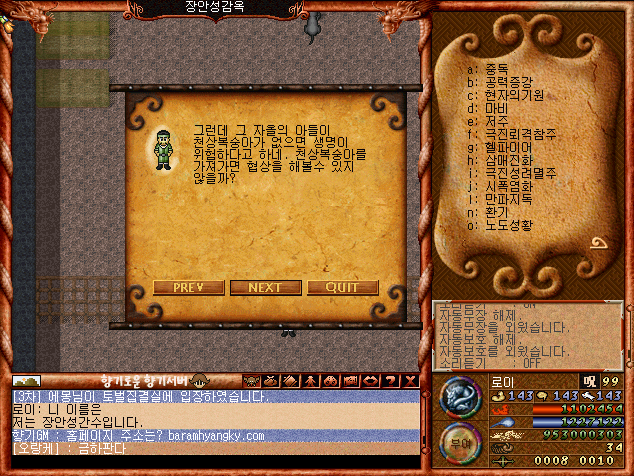Advance the dialogue with NEXT
This screenshot has height=476, width=634.
click(x=265, y=288)
